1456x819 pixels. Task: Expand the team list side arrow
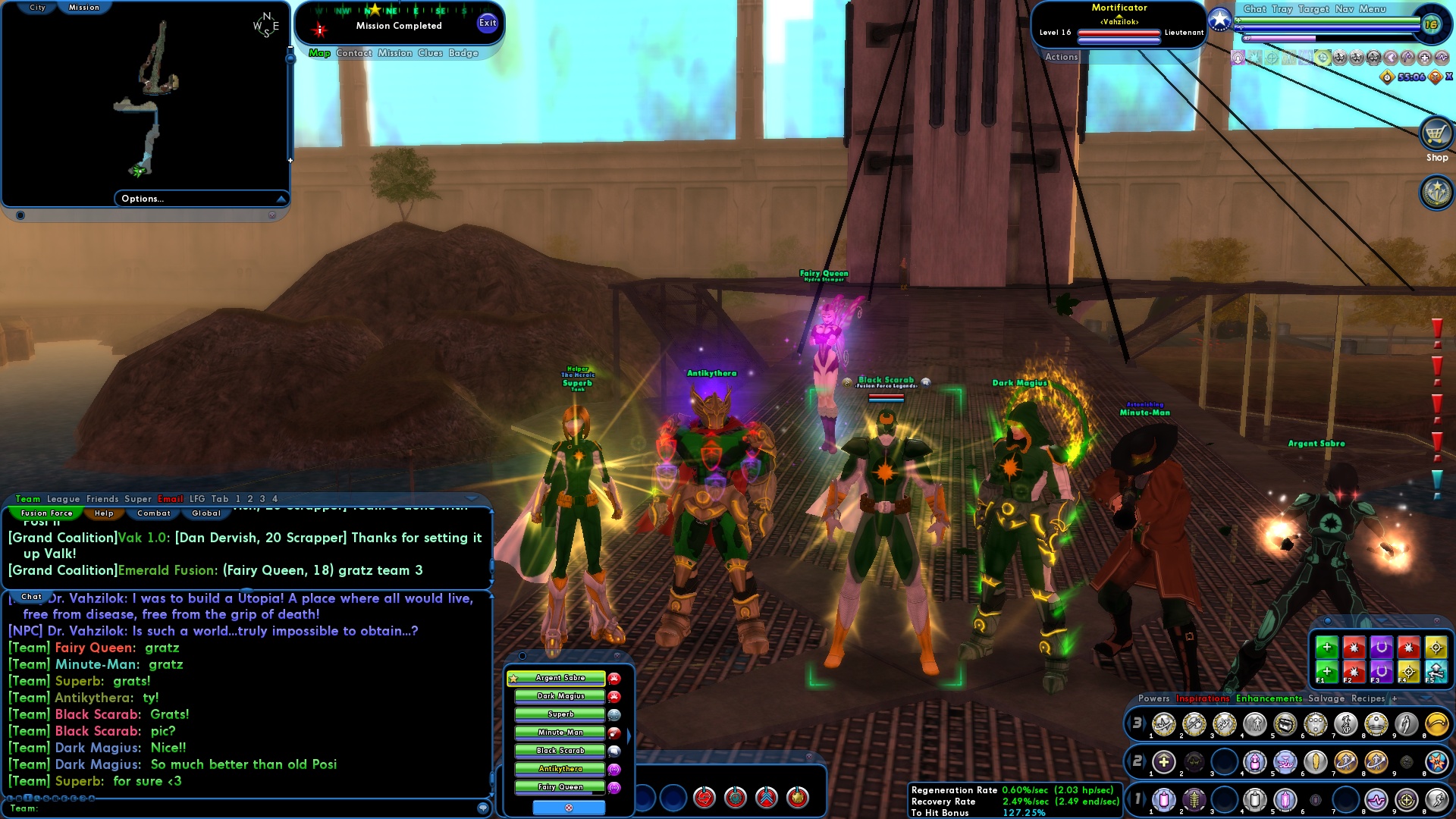coord(629,735)
